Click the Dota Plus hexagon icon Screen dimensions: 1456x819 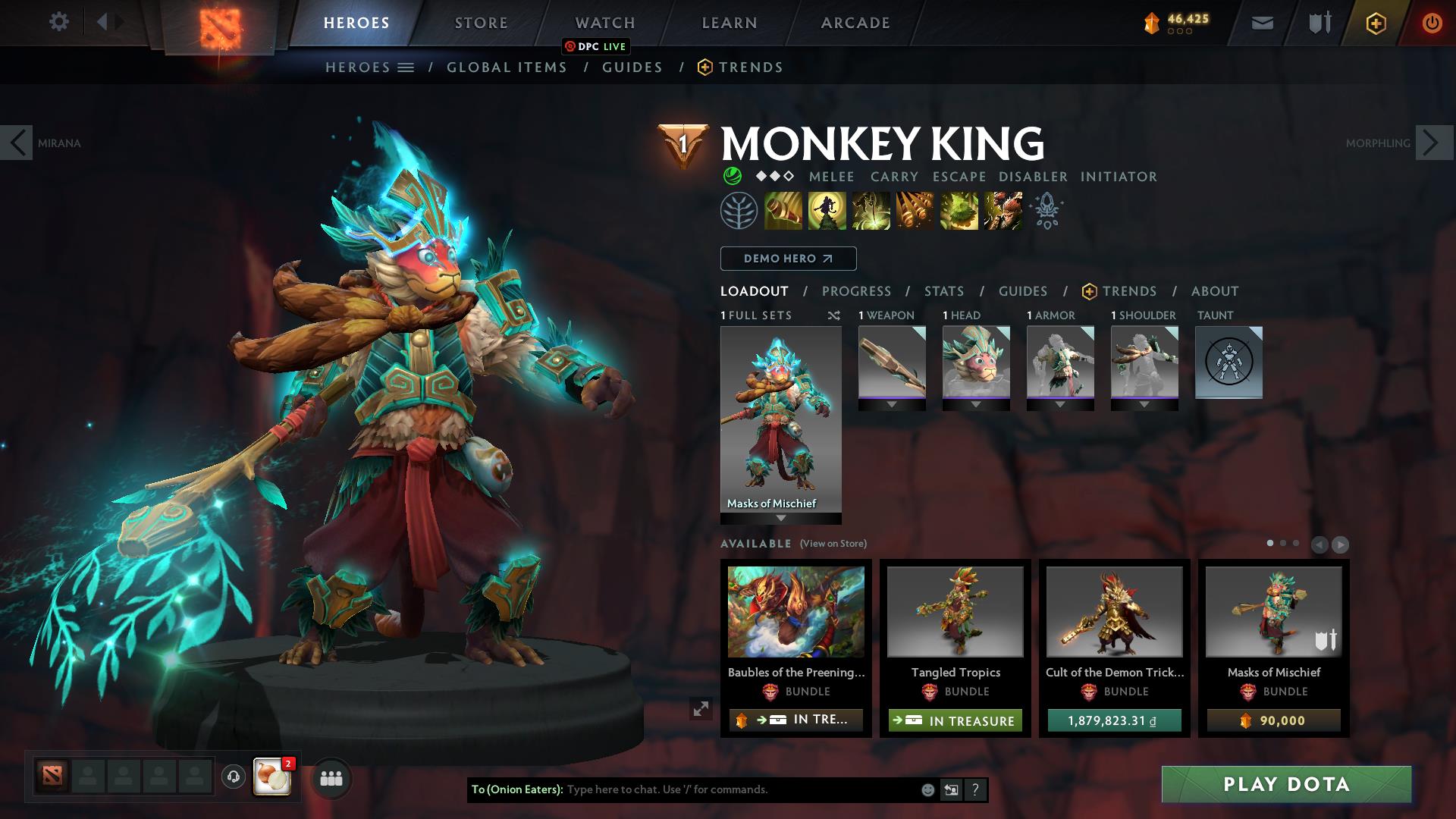(x=1376, y=23)
